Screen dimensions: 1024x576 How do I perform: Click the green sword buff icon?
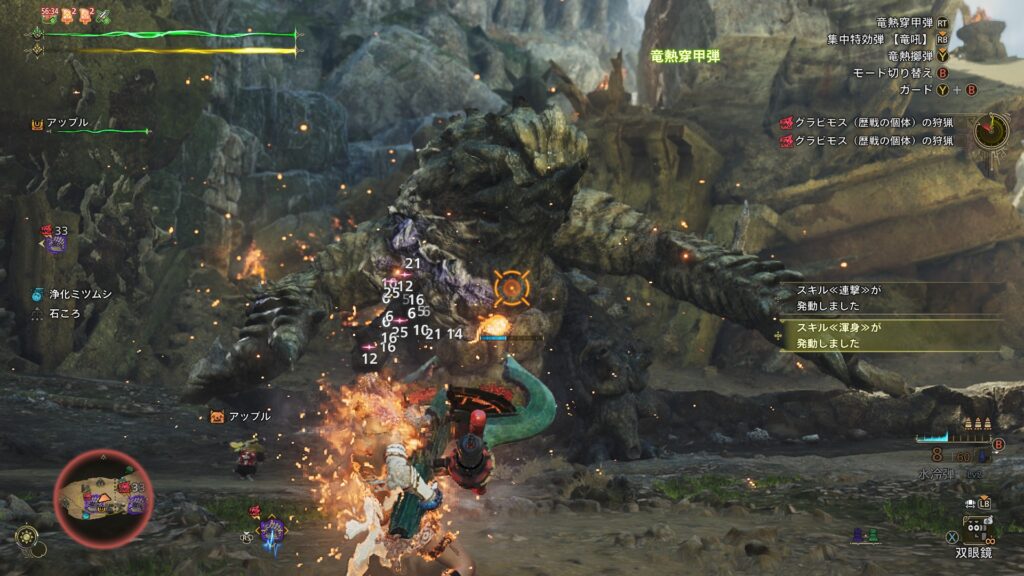(x=103, y=15)
